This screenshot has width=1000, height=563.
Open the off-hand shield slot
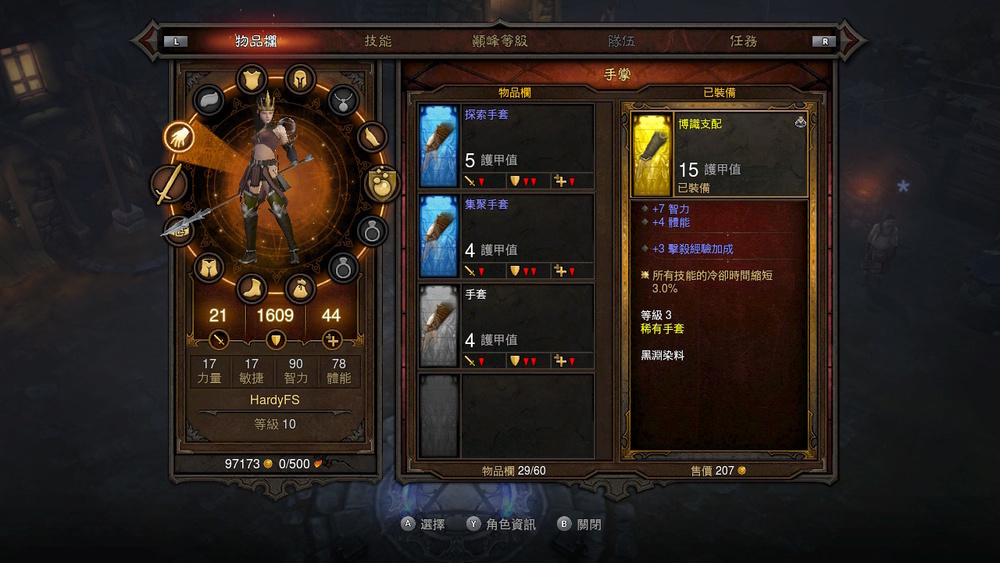click(382, 183)
